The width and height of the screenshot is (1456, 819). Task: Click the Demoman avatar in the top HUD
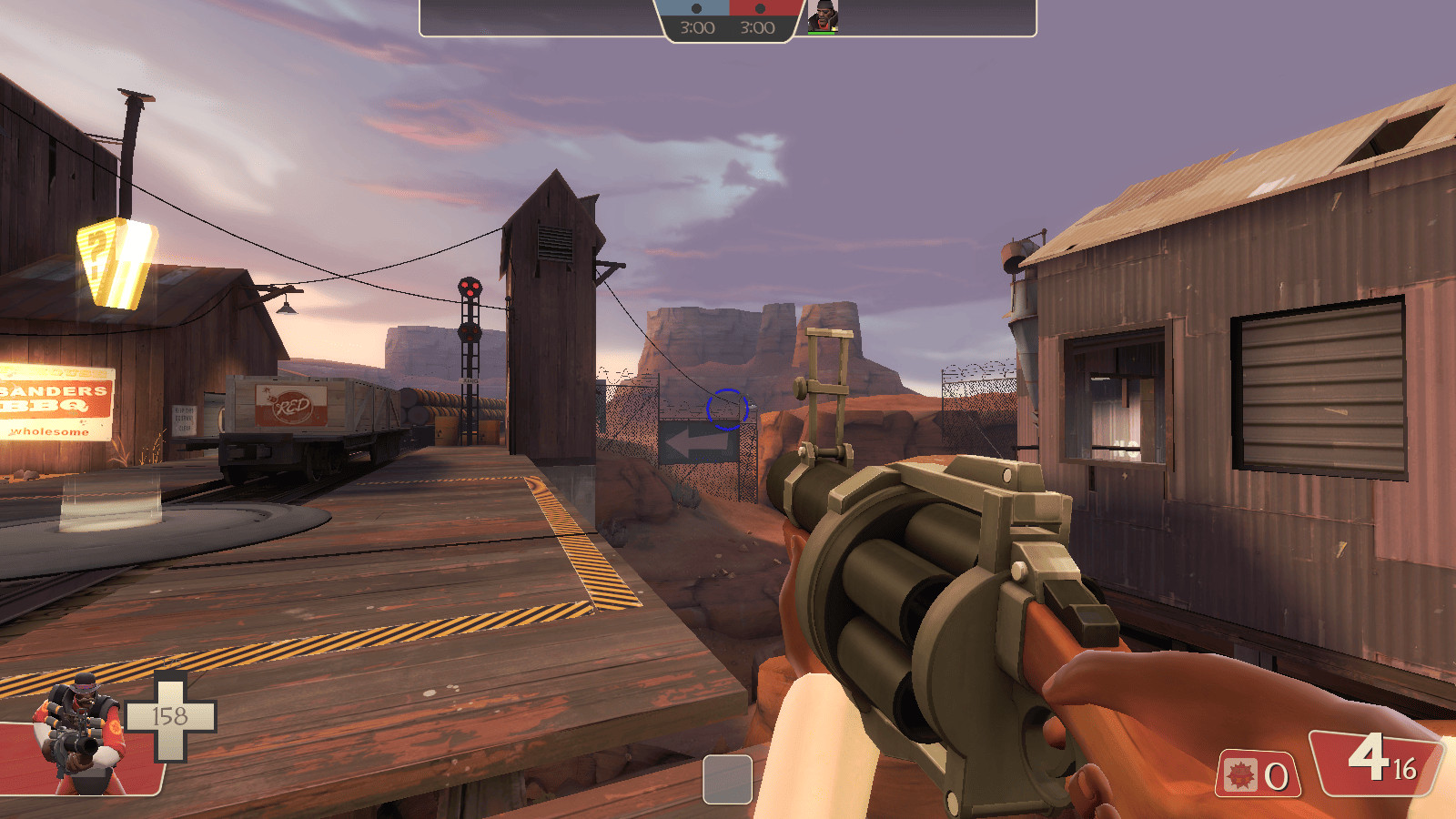(823, 16)
